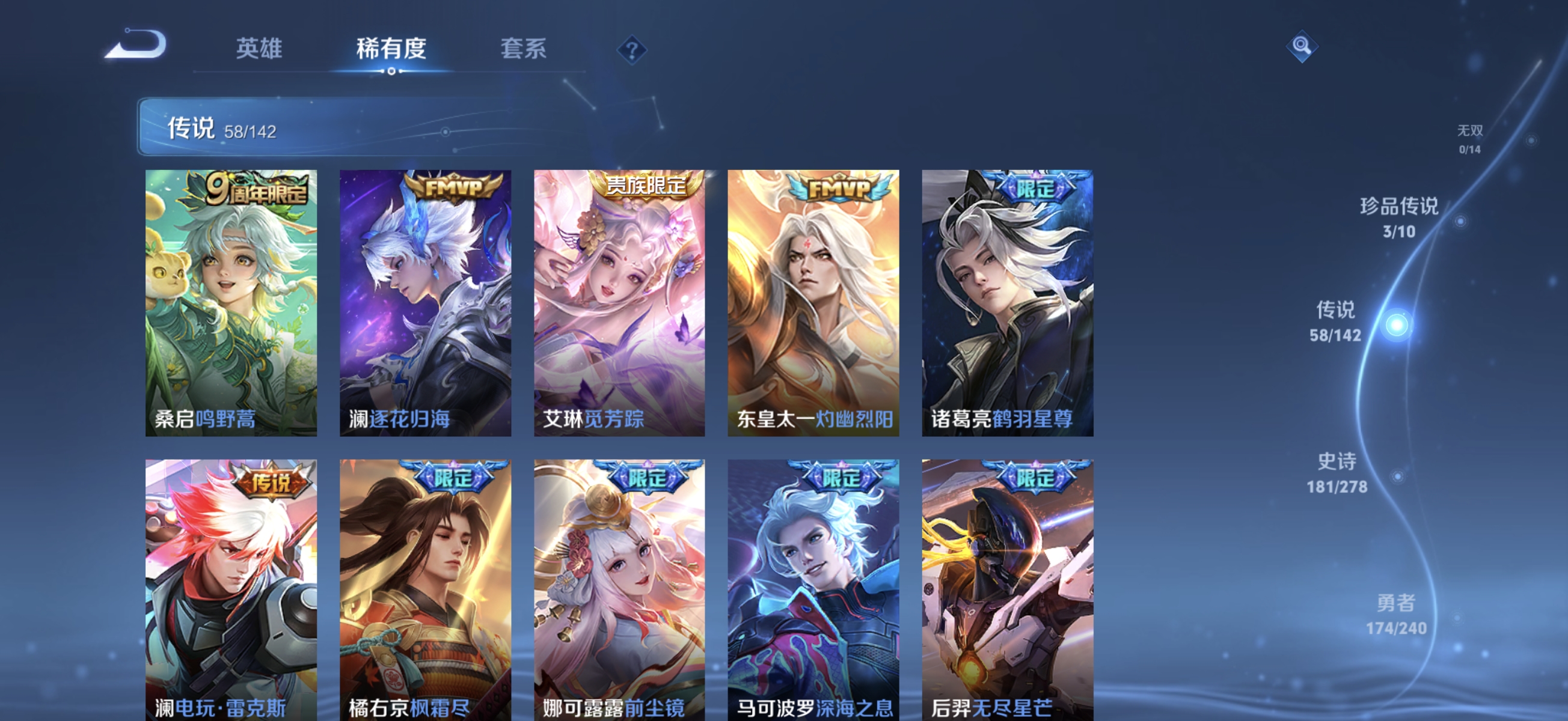Open the search magnifier icon
The width and height of the screenshot is (1568, 721).
[1302, 46]
